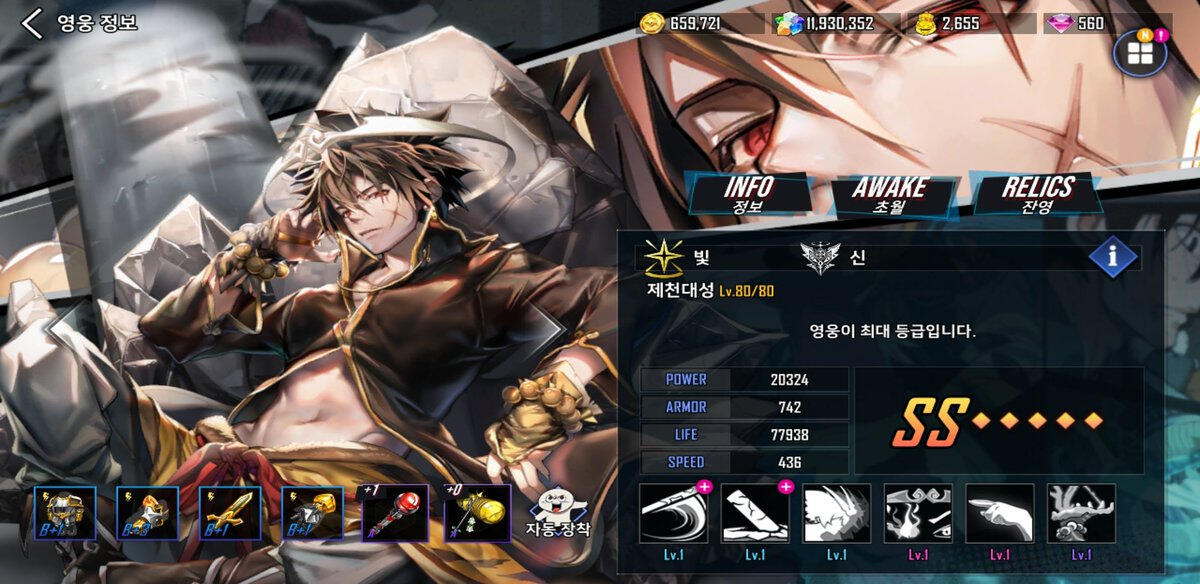Select the equipped helmet armor slot
Viewport: 1200px width, 584px height.
[65, 513]
